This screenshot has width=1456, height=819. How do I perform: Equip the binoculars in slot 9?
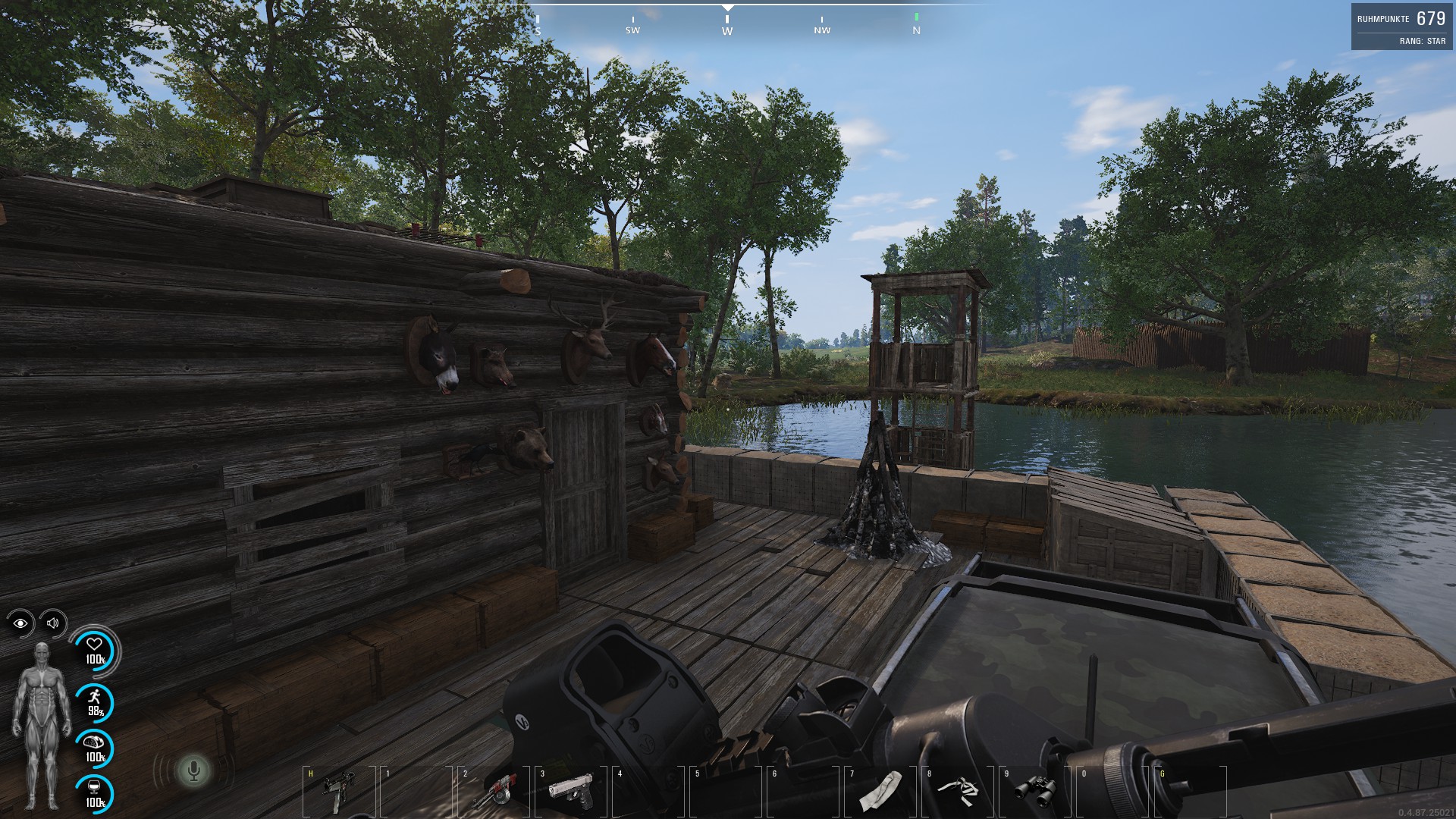point(1035,792)
